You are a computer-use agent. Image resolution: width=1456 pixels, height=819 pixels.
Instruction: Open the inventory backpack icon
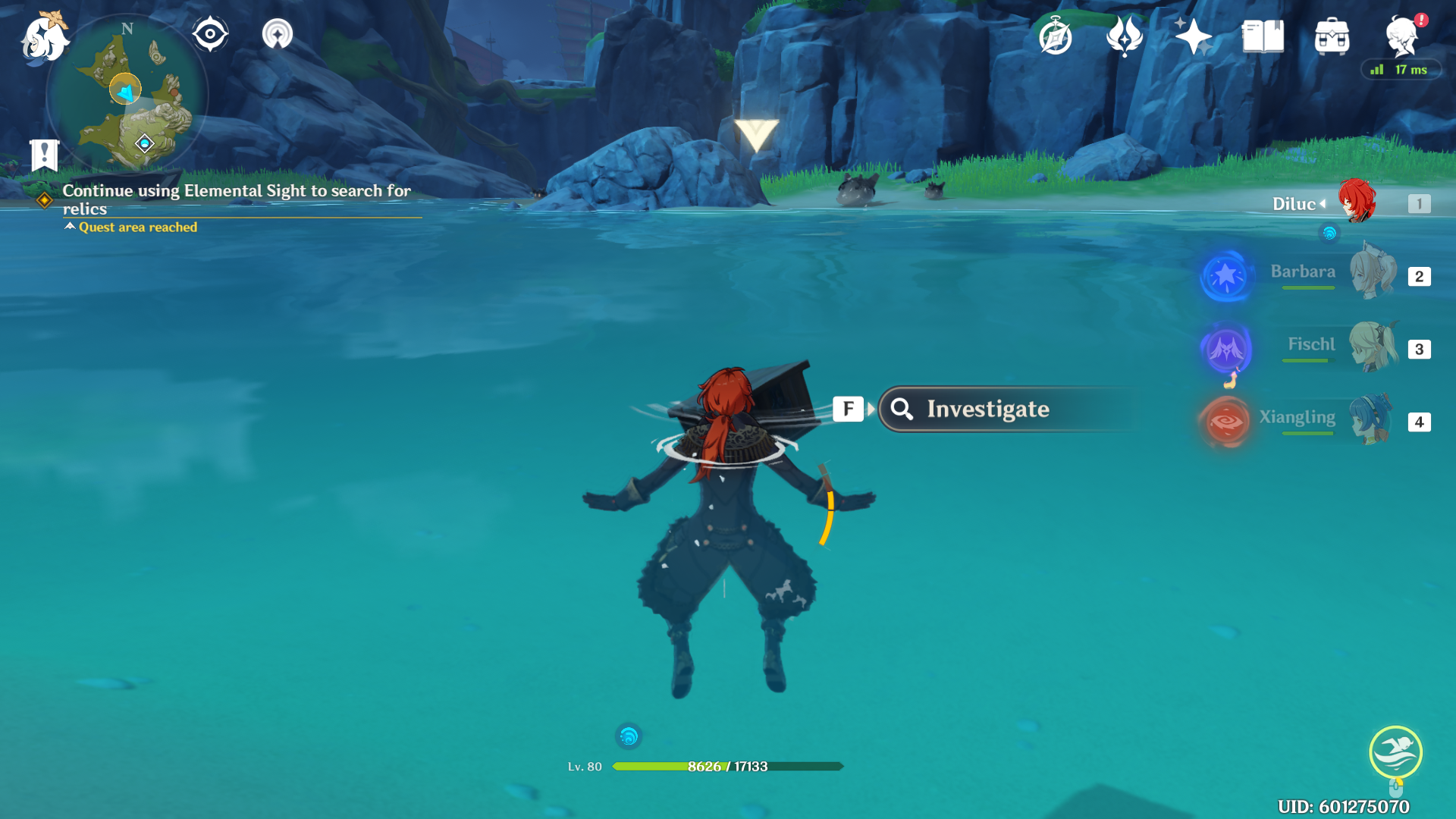[1332, 36]
